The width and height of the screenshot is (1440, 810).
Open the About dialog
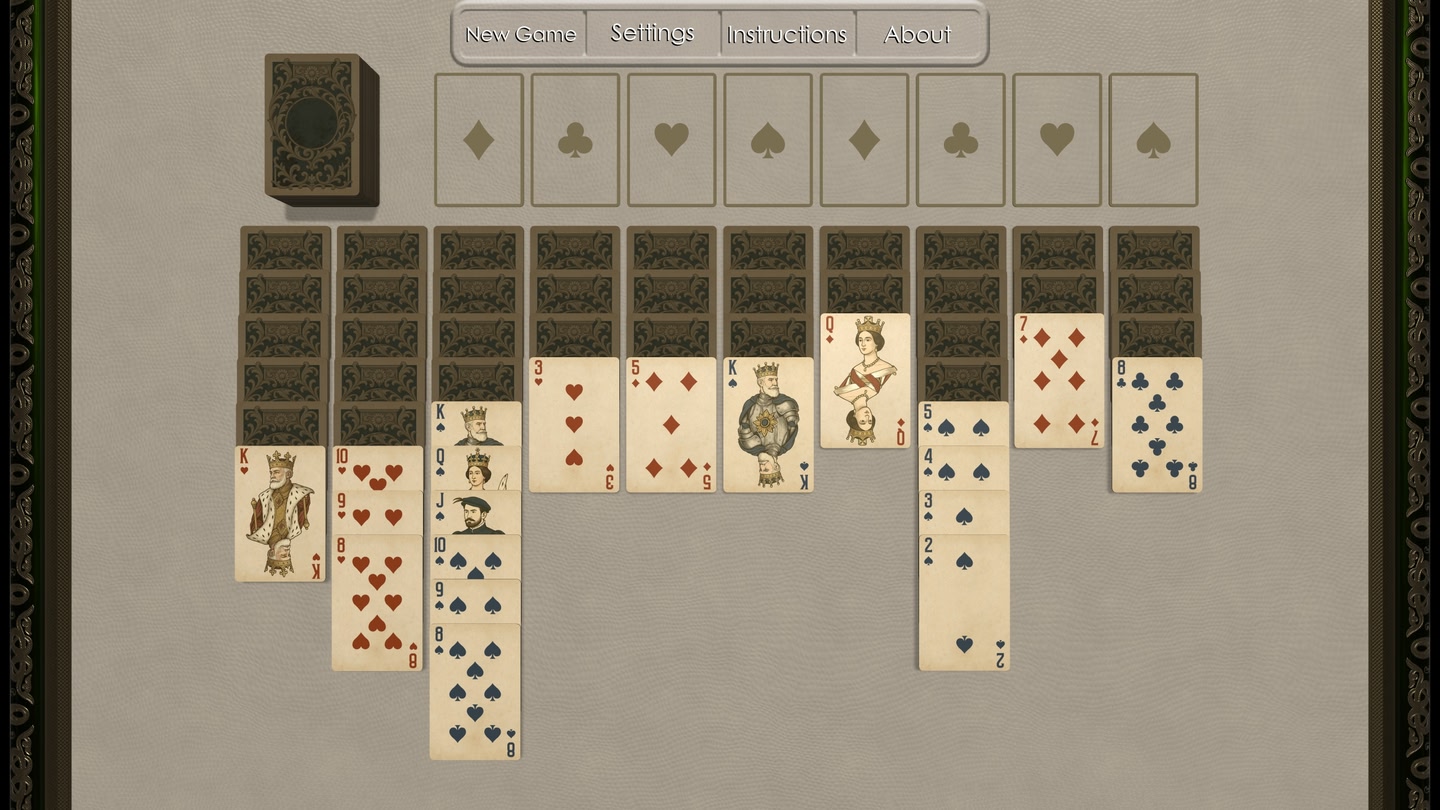(x=916, y=34)
